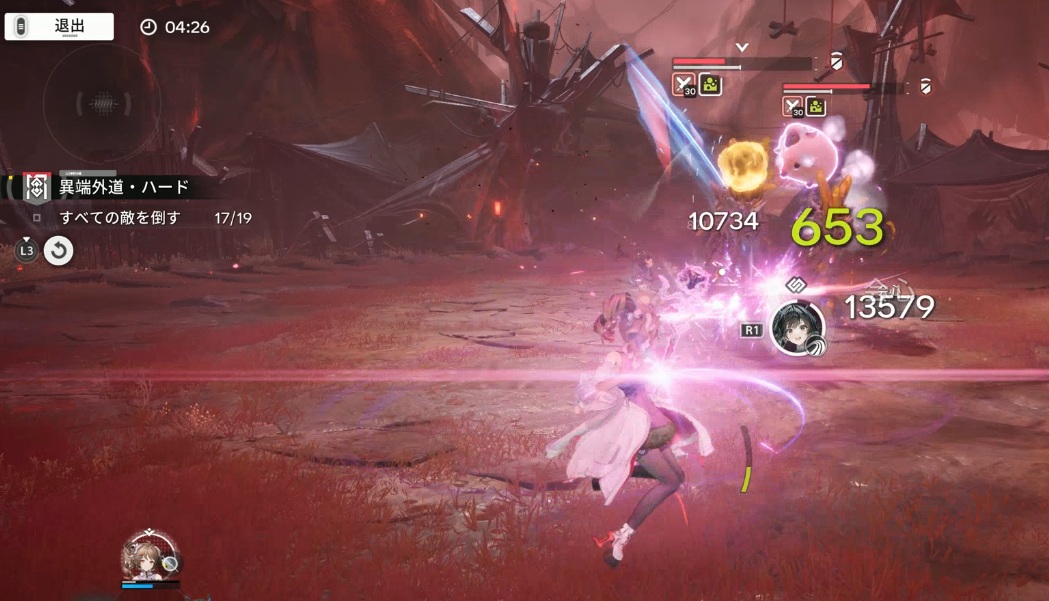Viewport: 1049px width, 601px height.
Task: Tap the dark-haired assist character portrait
Action: pyautogui.click(x=797, y=328)
